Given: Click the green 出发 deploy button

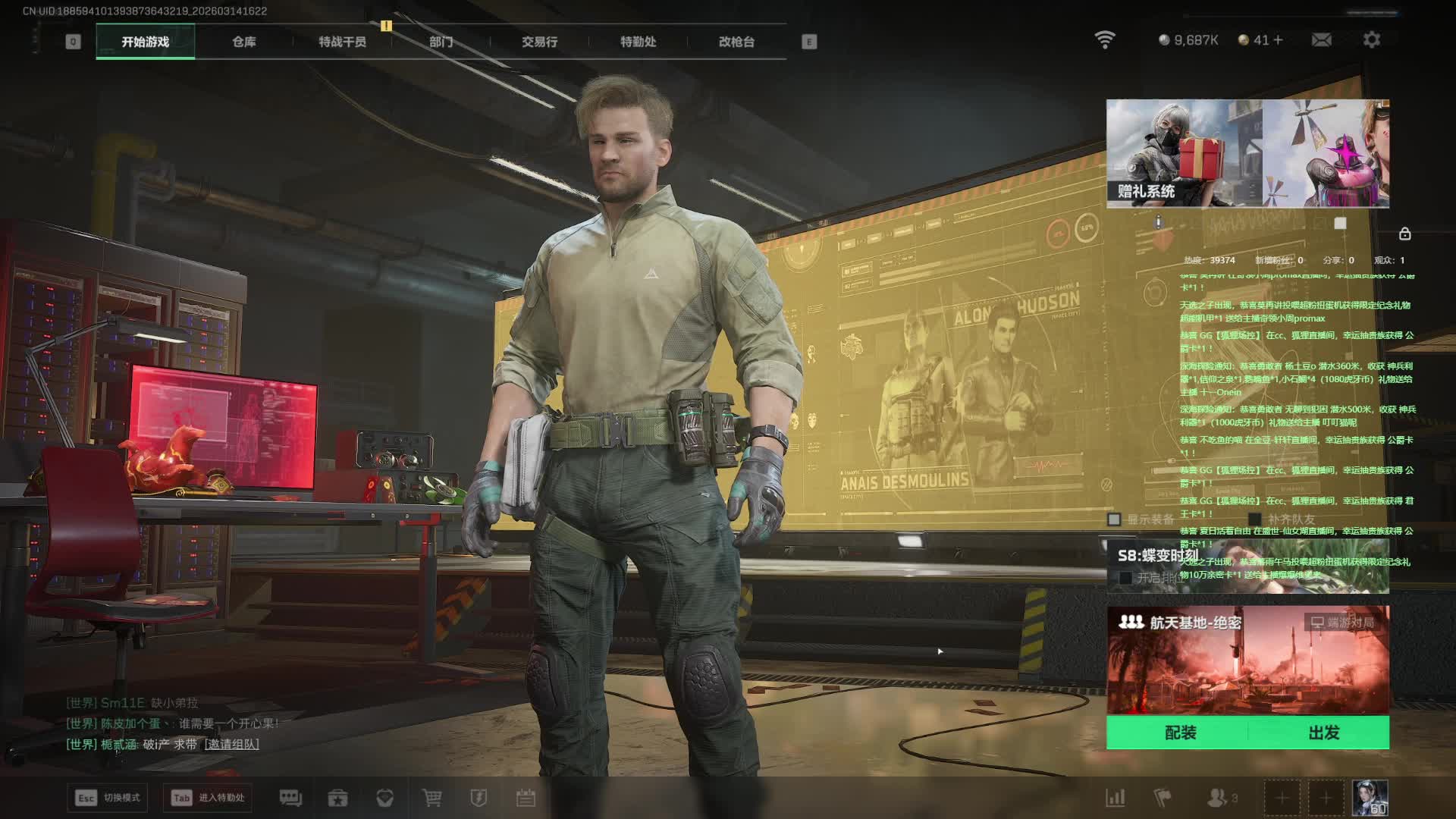Looking at the screenshot, I should [x=1323, y=733].
